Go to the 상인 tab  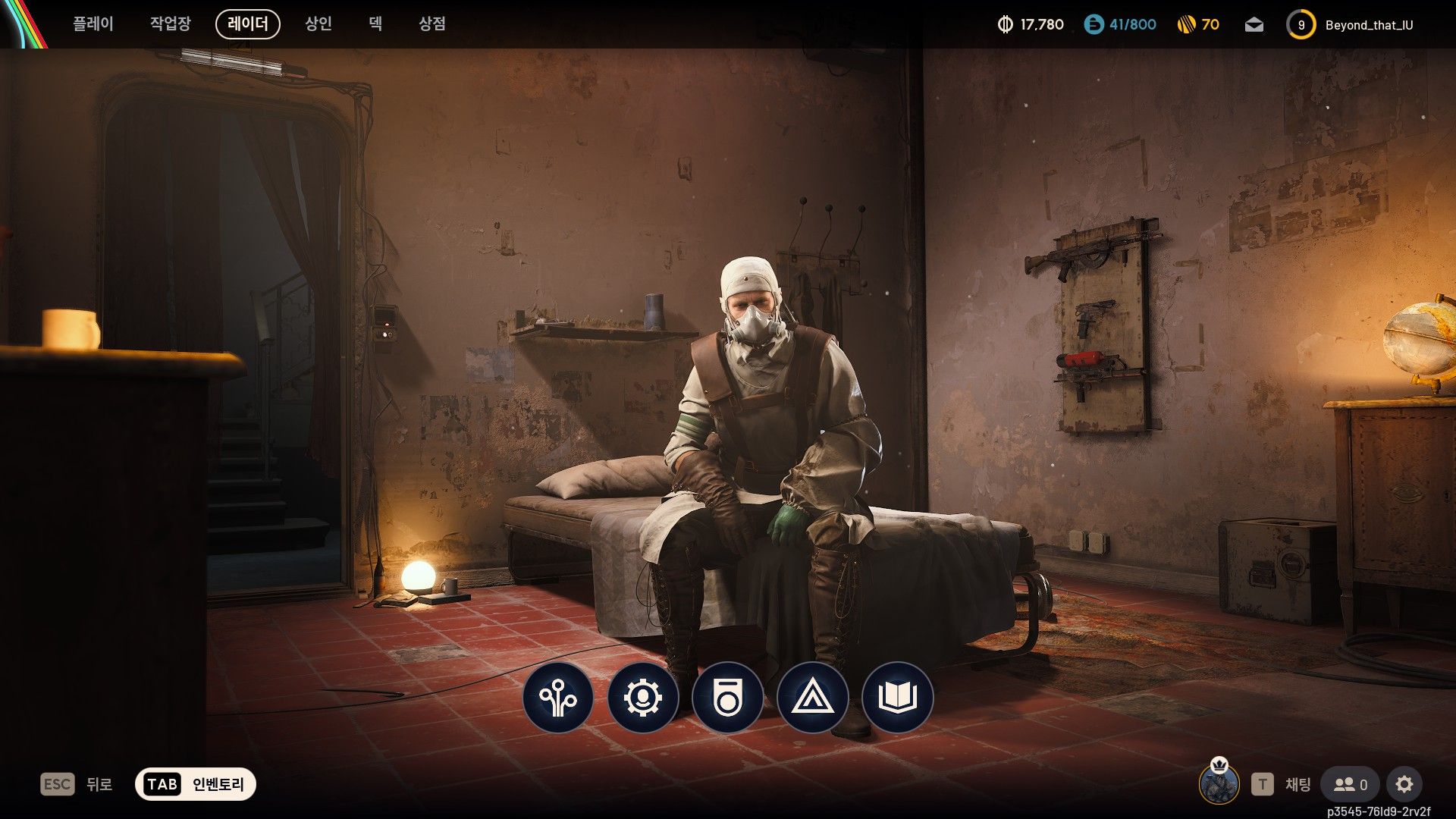[x=318, y=24]
